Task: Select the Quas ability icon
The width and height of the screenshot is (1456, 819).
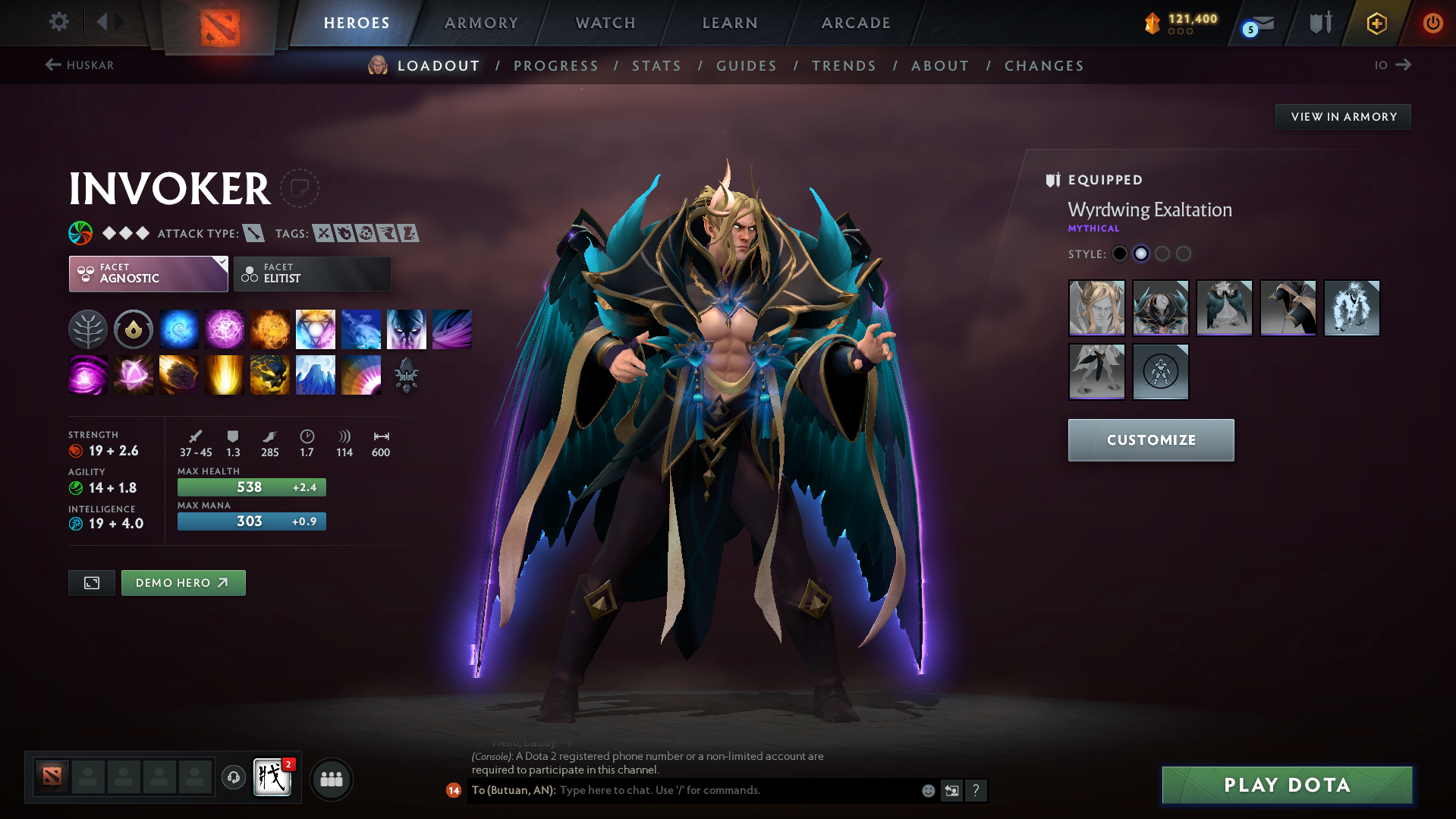Action: click(x=178, y=329)
